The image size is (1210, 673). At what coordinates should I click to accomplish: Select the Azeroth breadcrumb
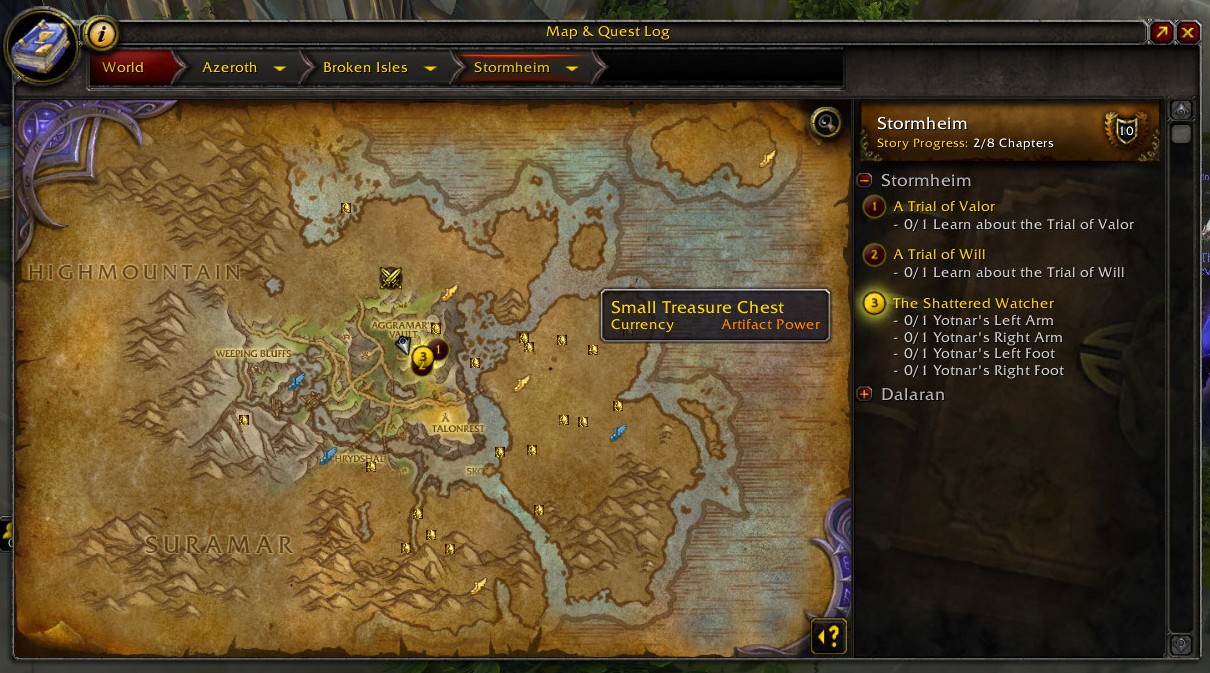coord(230,68)
